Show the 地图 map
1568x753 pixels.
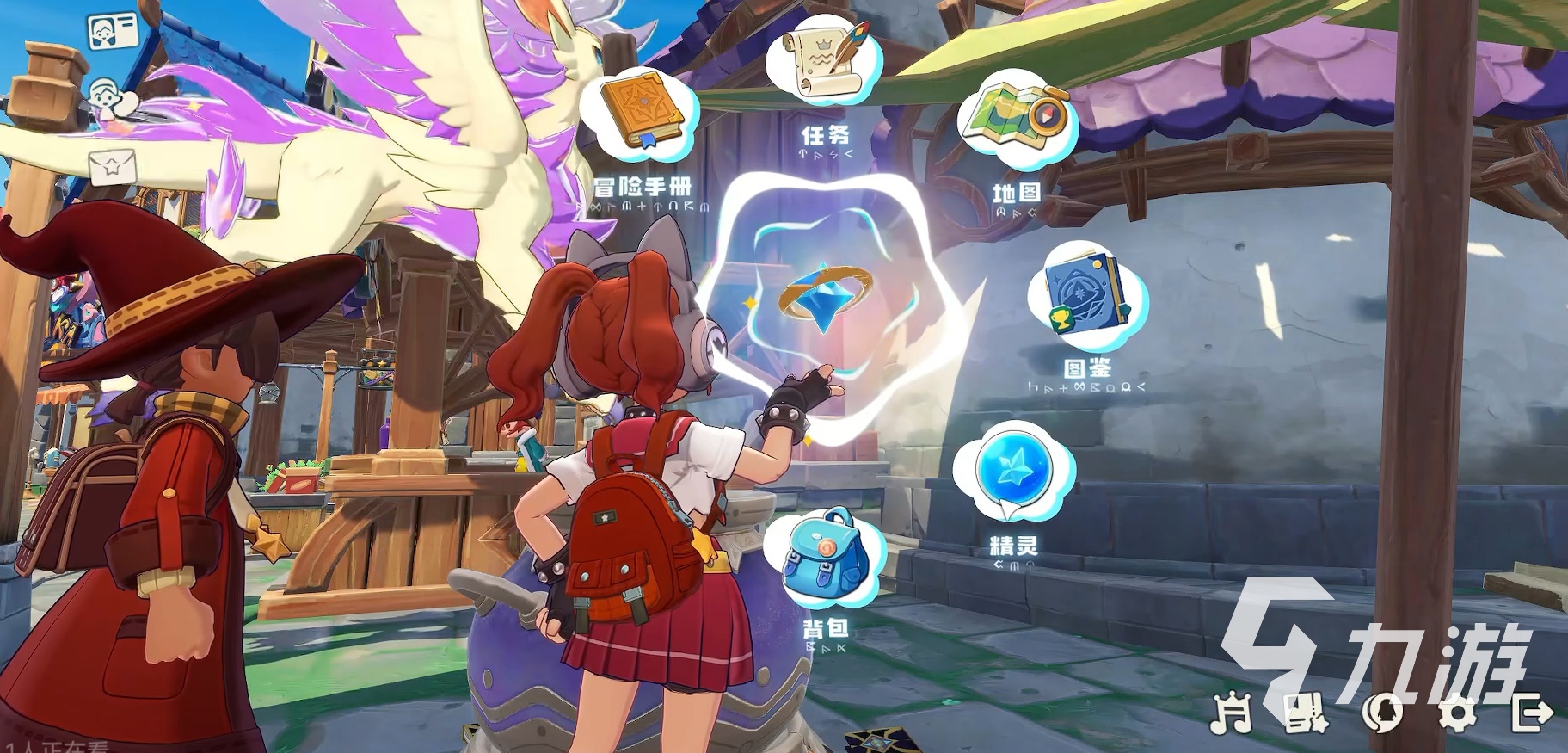click(1015, 116)
